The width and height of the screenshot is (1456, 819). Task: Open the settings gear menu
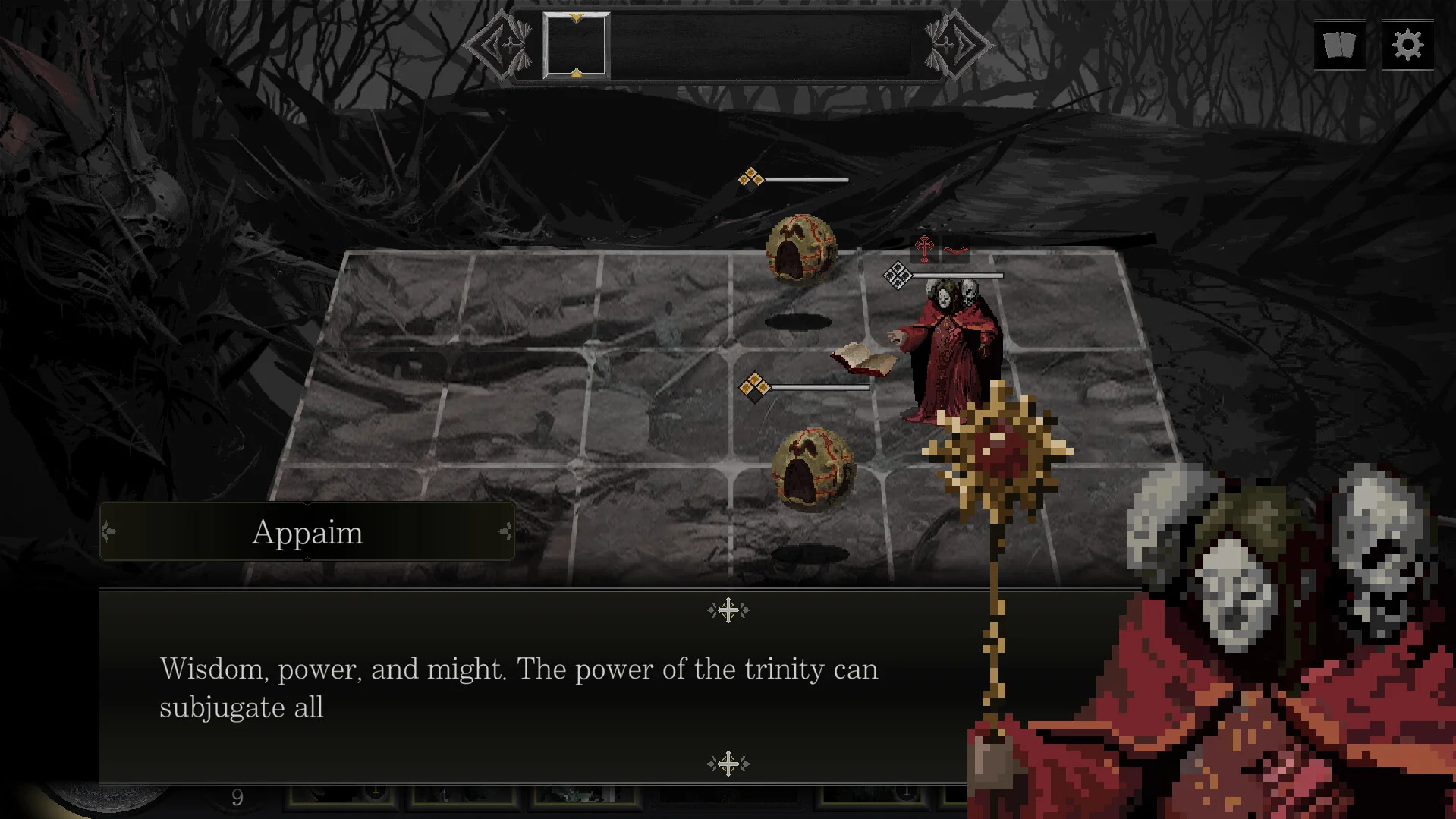[x=1407, y=45]
